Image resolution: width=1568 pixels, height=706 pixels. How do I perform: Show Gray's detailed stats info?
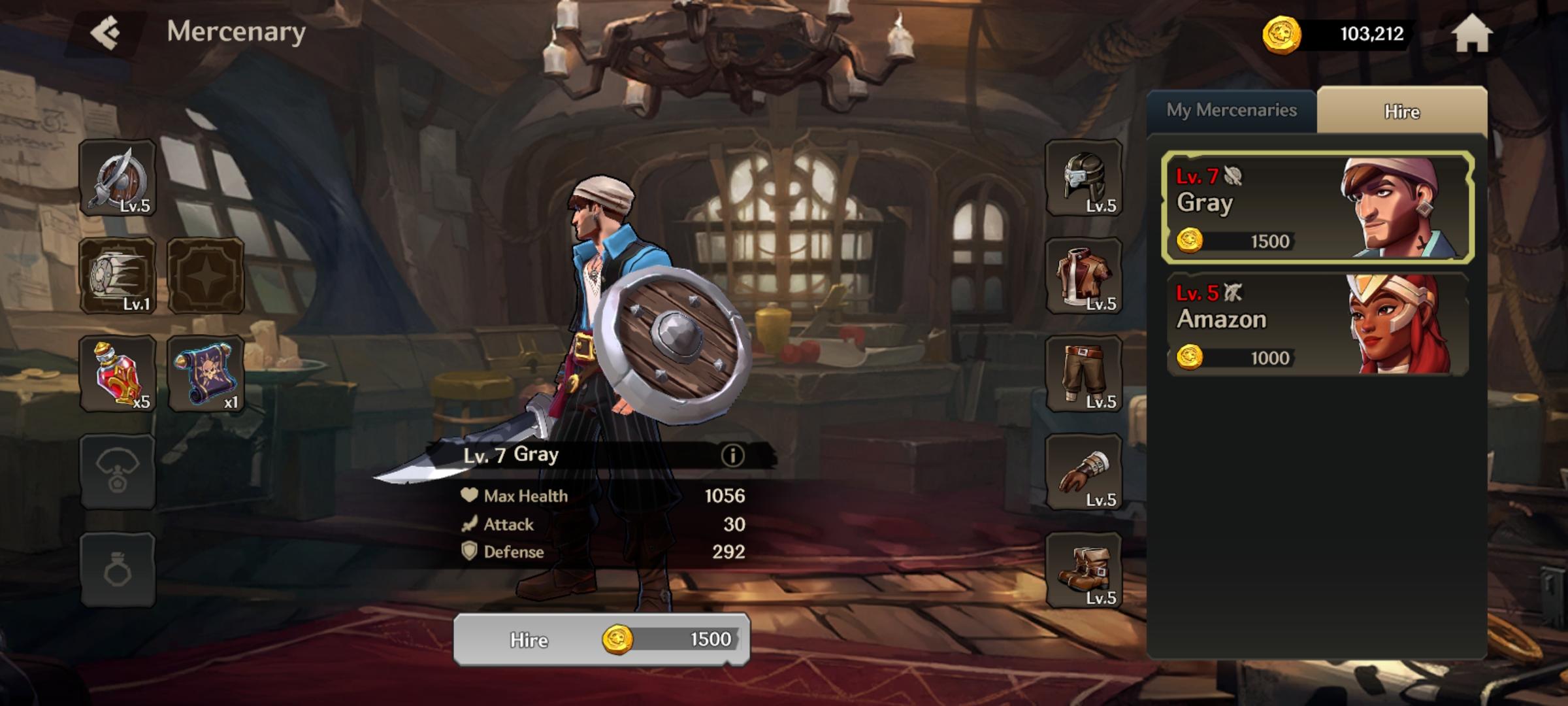[x=732, y=456]
